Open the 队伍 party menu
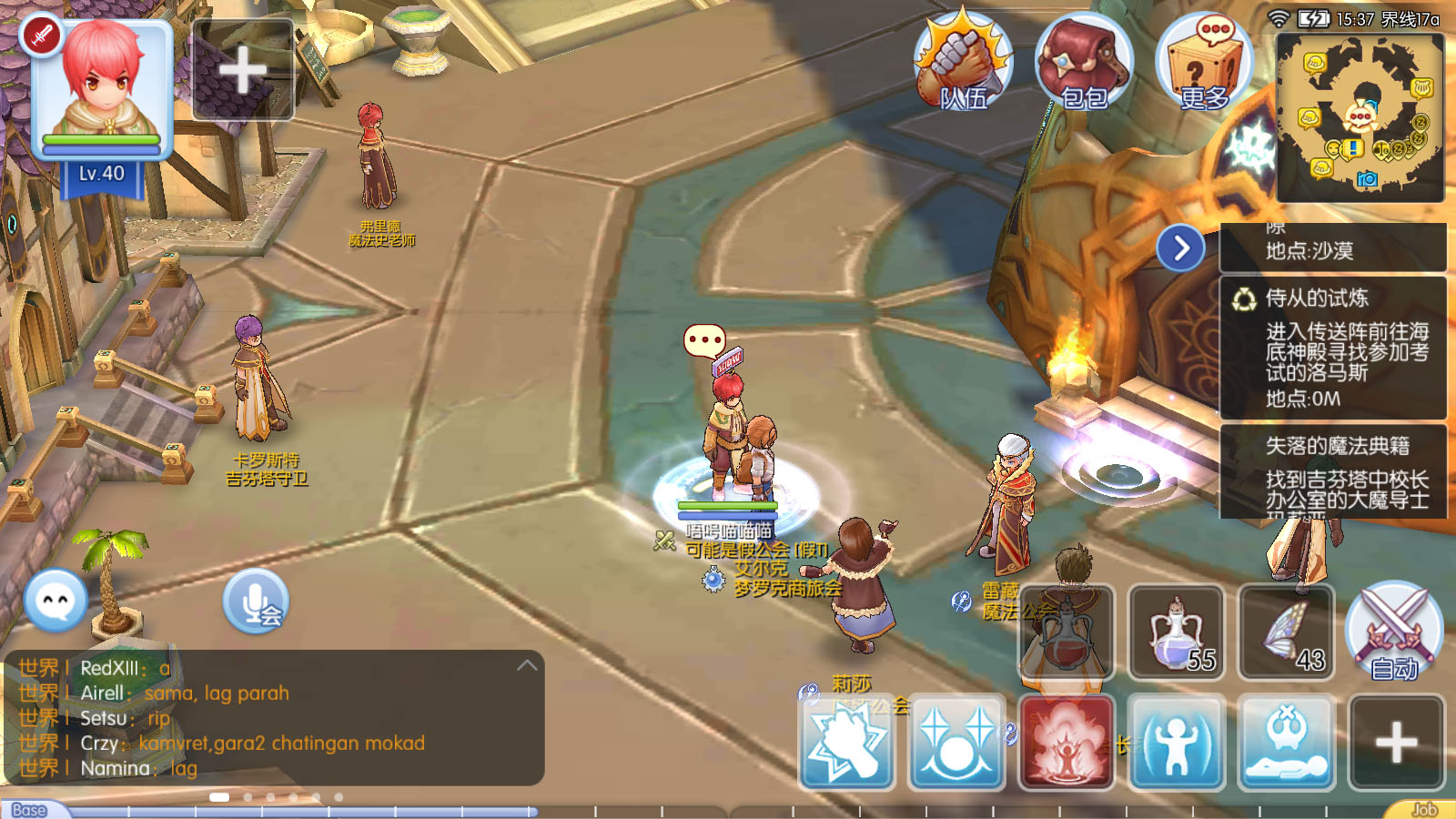 point(963,62)
